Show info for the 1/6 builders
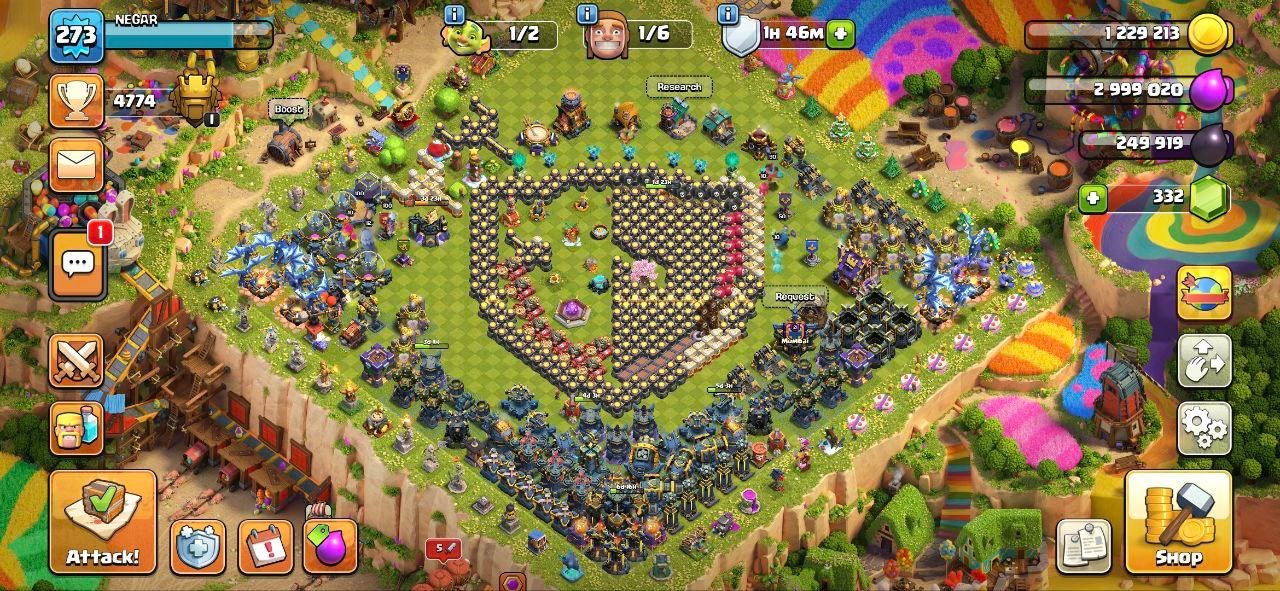Viewport: 1280px width, 591px height. (x=590, y=14)
